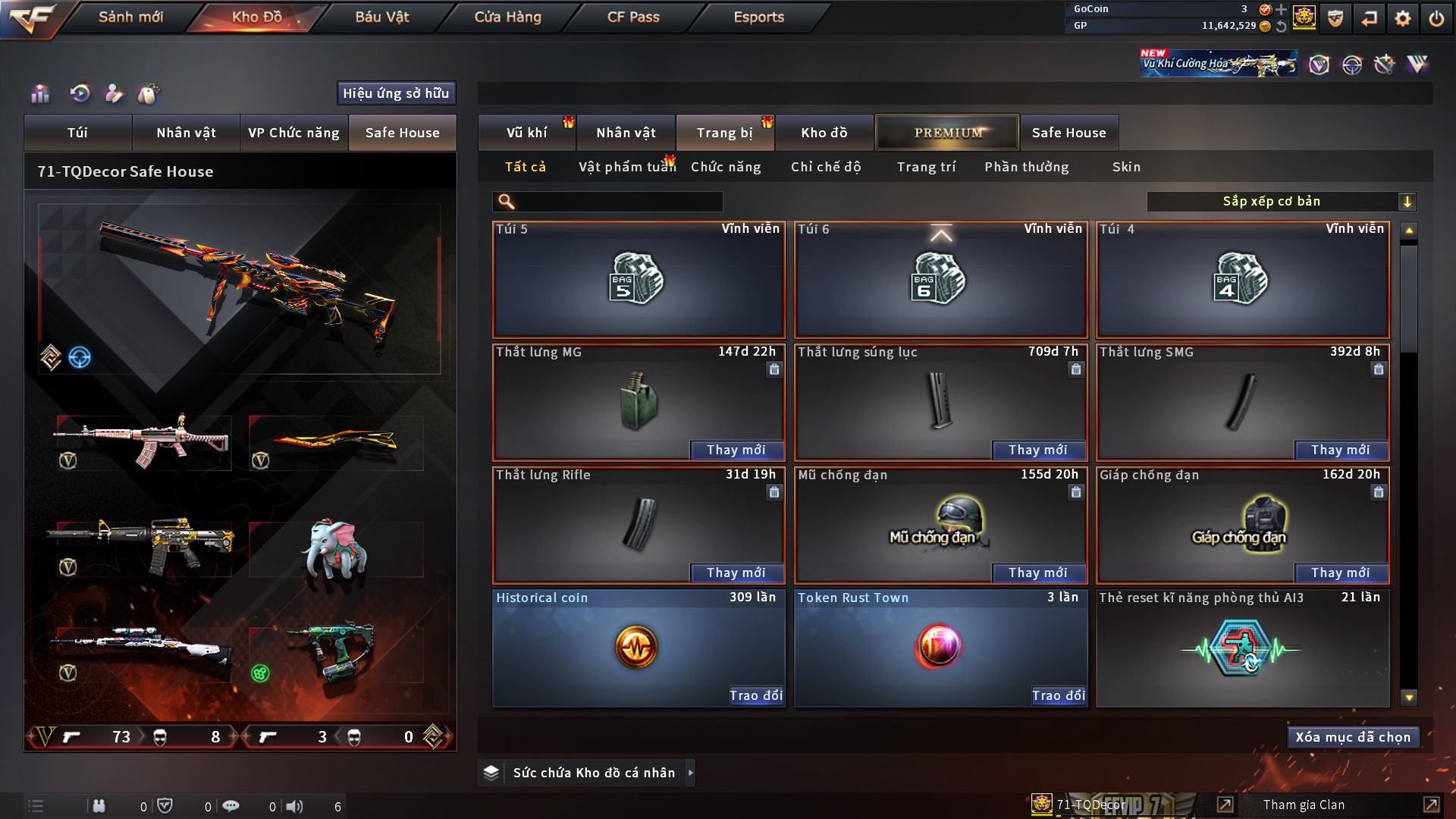Select the Vũ khí inventory tab
Screen dimensions: 1456x819
(526, 133)
